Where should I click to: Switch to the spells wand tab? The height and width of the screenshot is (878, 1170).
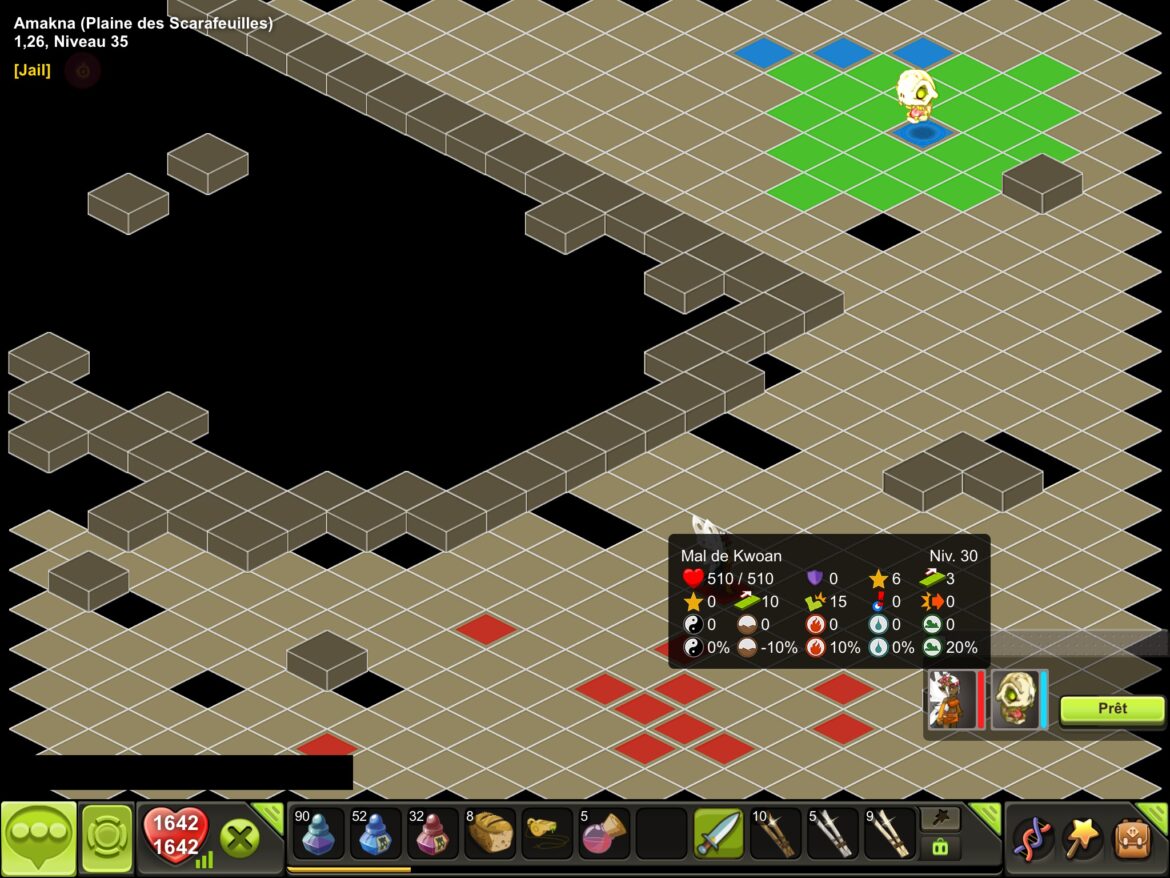[x=940, y=819]
